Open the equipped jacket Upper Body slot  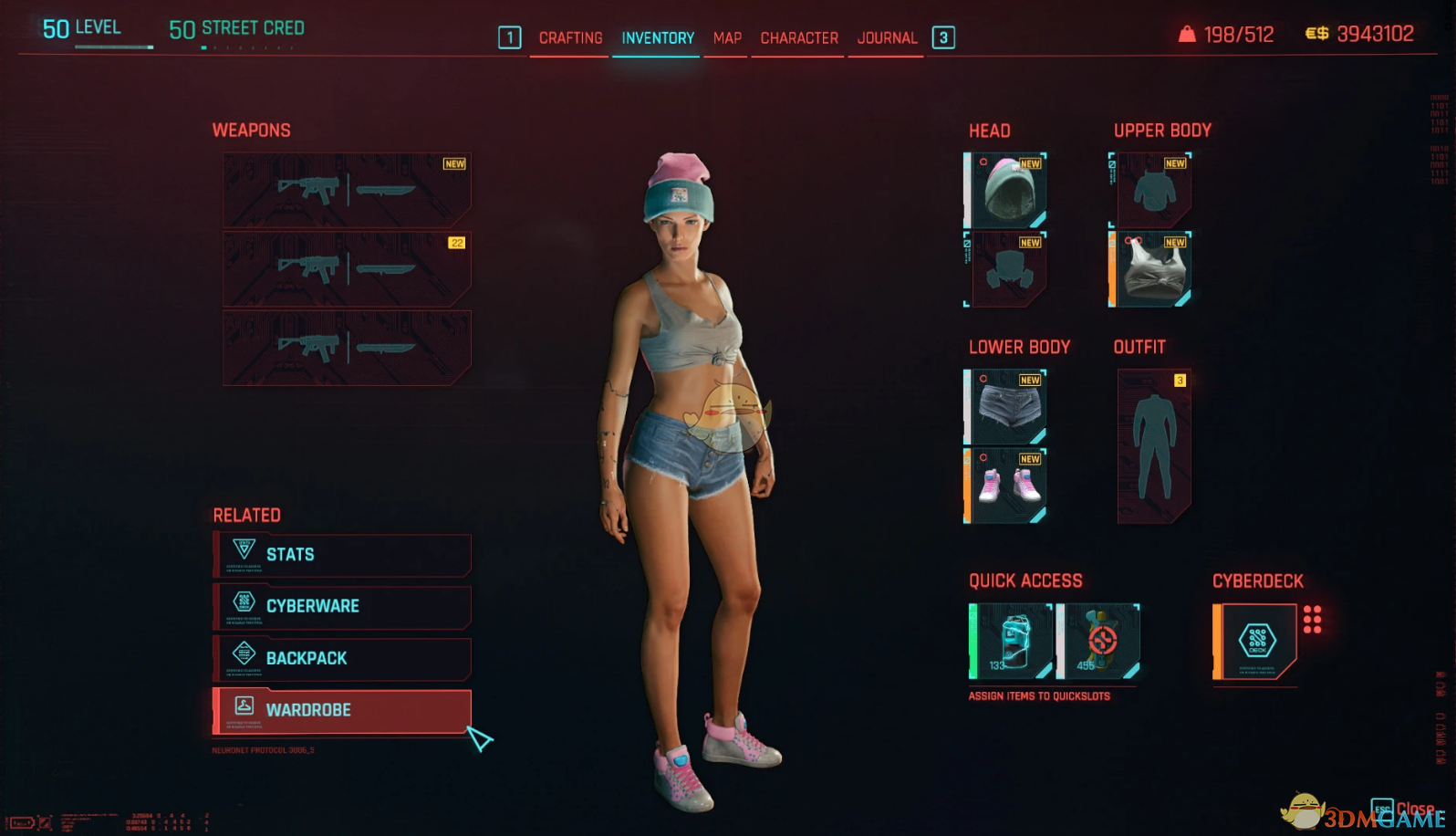1152,190
